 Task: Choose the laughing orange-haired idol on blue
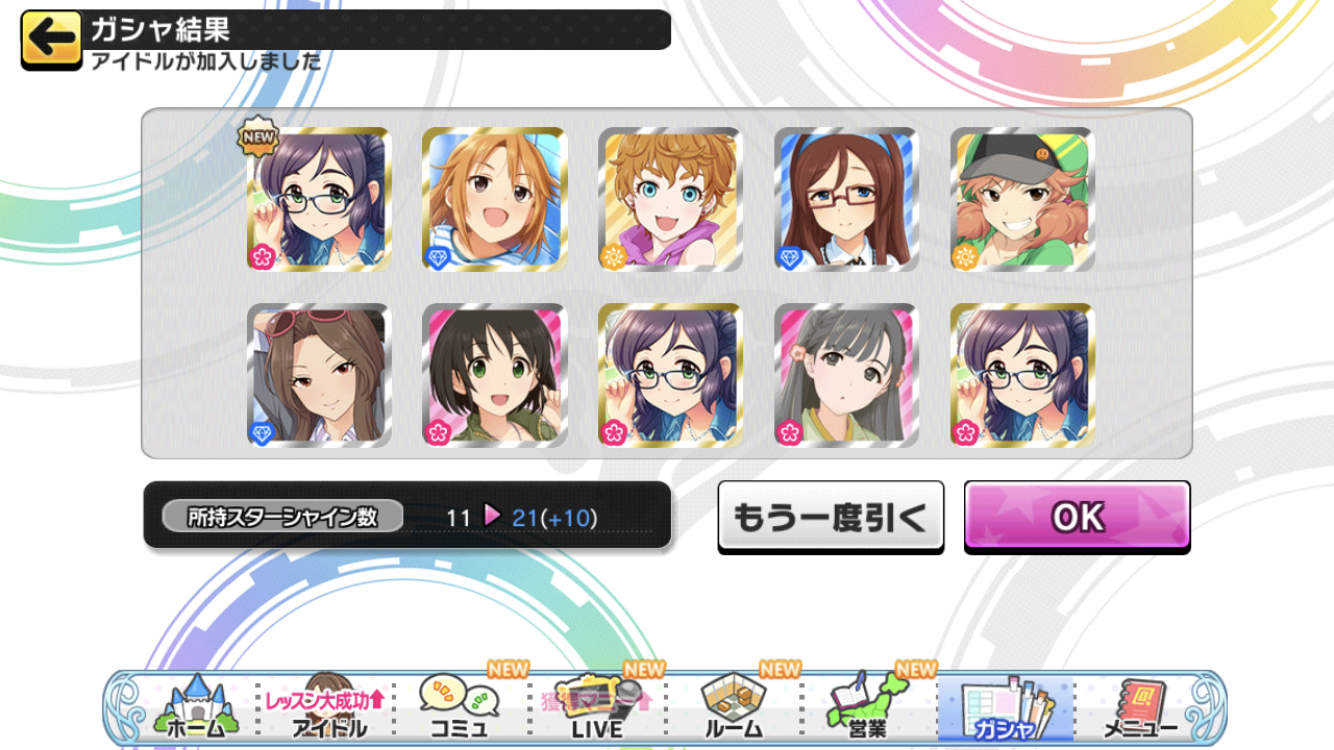(x=495, y=200)
